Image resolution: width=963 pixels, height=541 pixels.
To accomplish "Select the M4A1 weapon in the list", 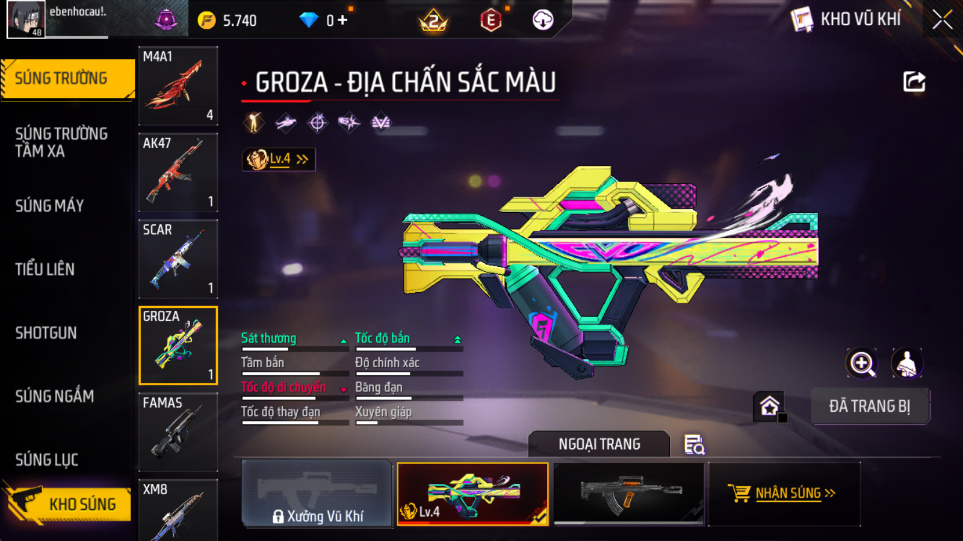I will (178, 85).
